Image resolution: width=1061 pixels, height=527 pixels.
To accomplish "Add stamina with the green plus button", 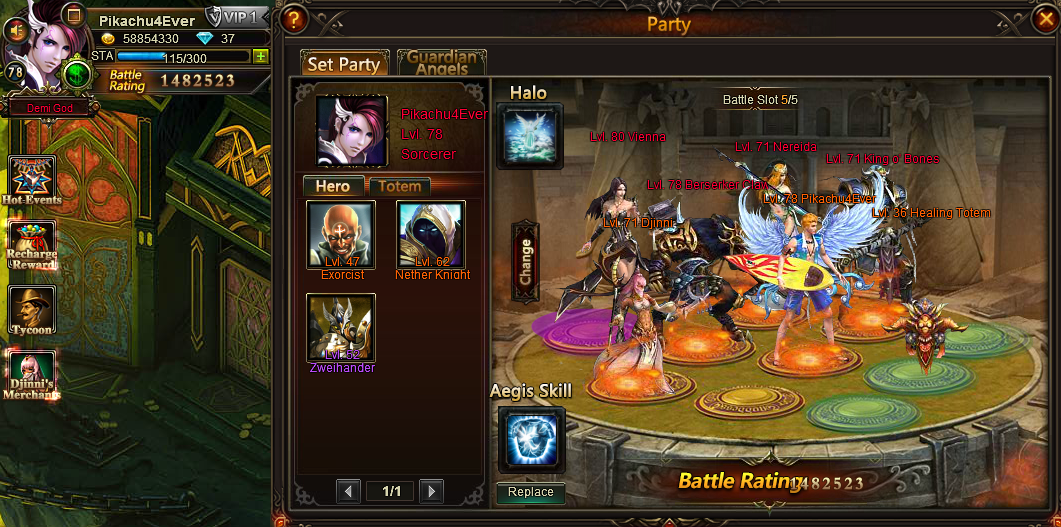I will point(260,56).
